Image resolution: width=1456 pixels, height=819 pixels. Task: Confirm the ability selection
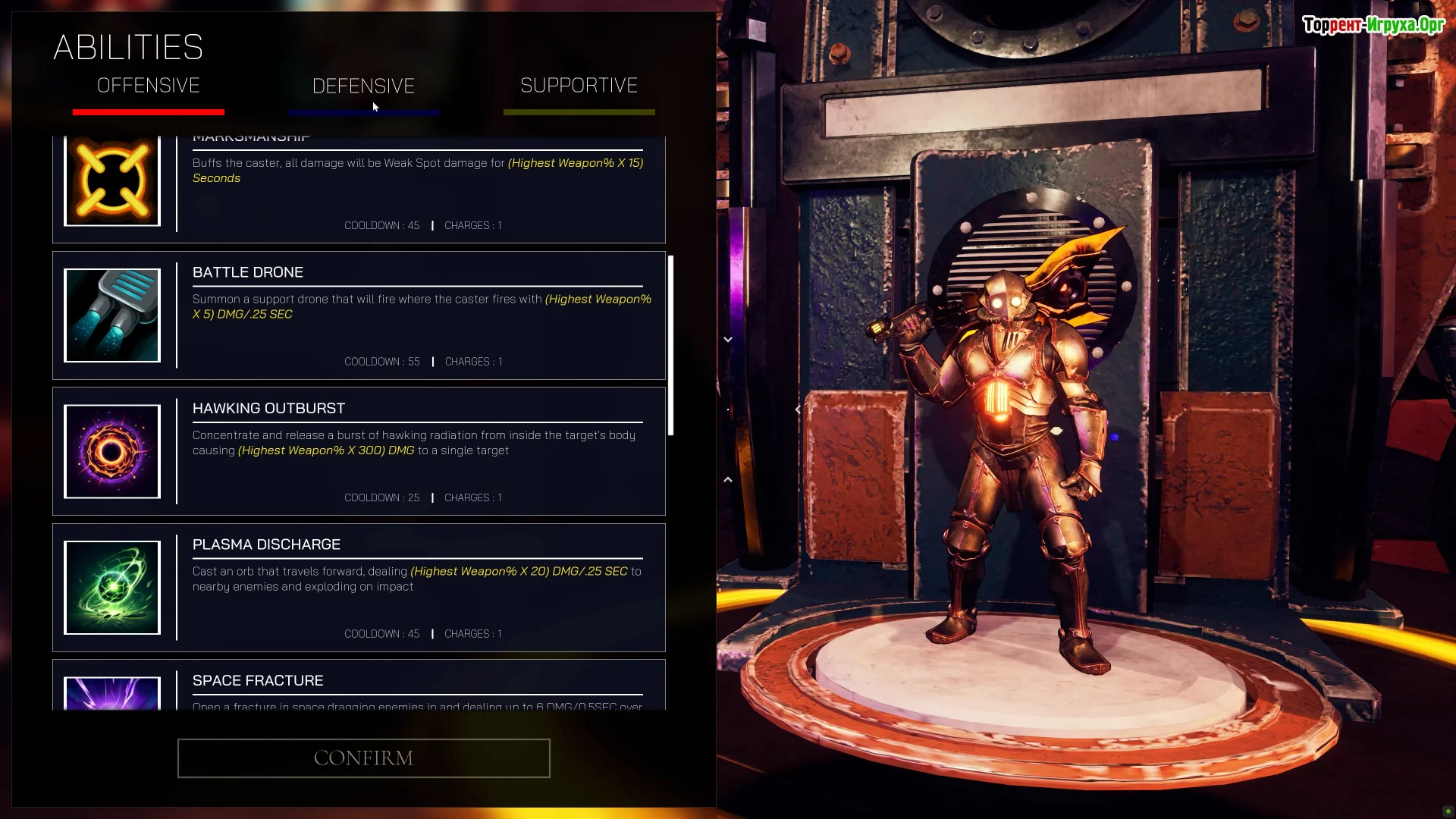point(363,758)
